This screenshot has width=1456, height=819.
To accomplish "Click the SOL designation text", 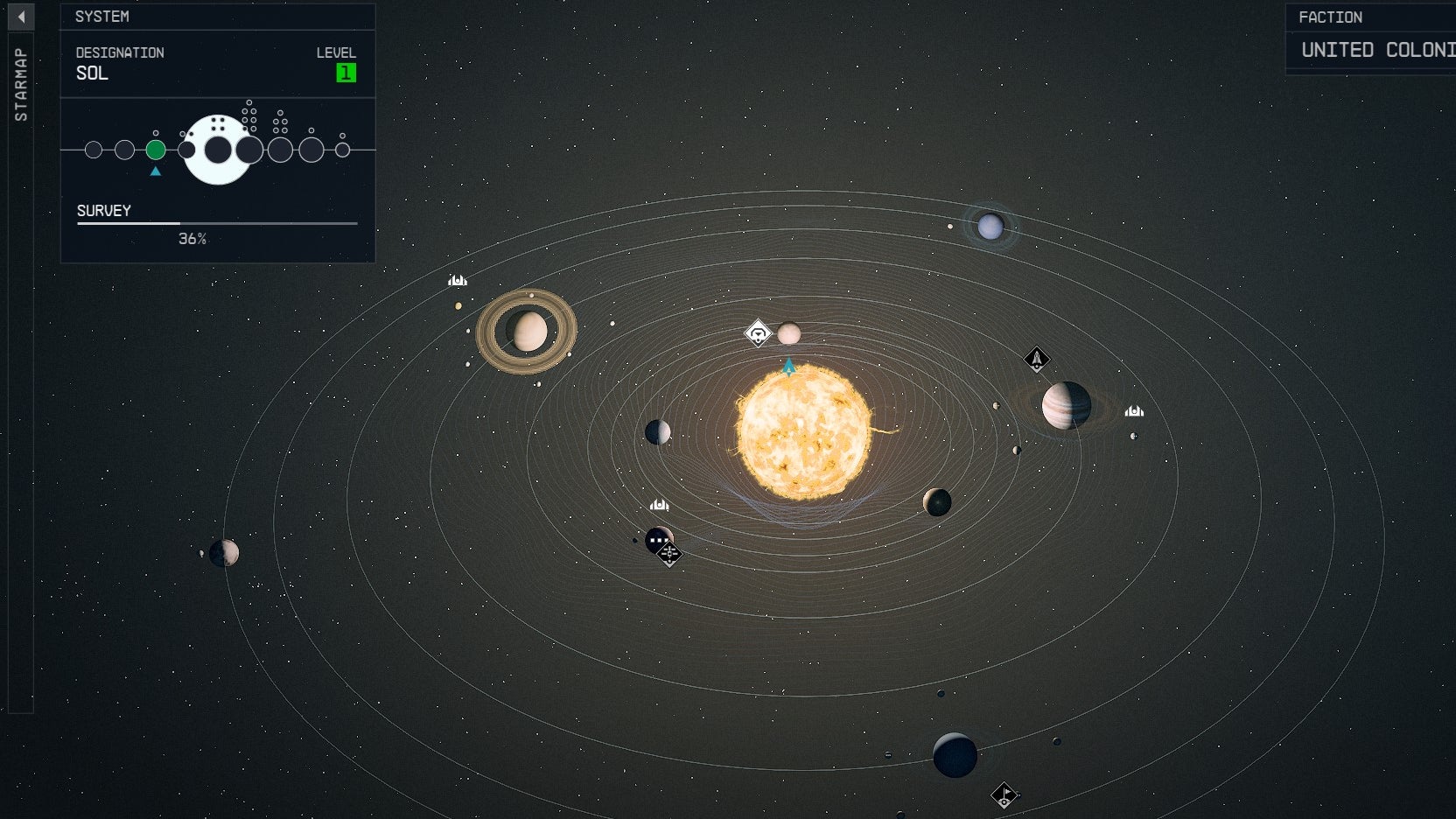I will click(x=91, y=73).
